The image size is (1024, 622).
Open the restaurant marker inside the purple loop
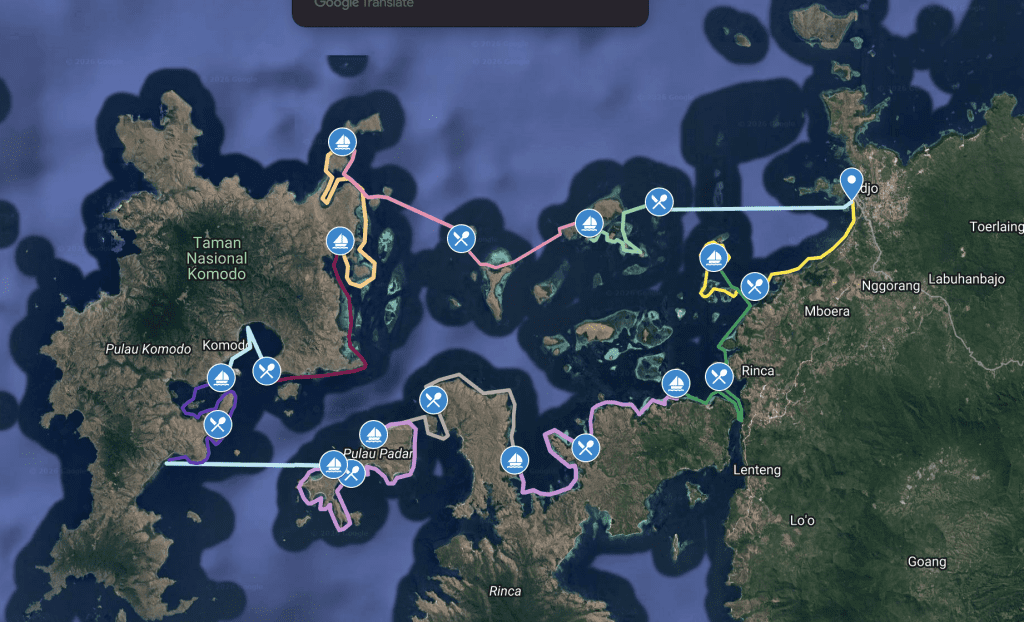(217, 424)
